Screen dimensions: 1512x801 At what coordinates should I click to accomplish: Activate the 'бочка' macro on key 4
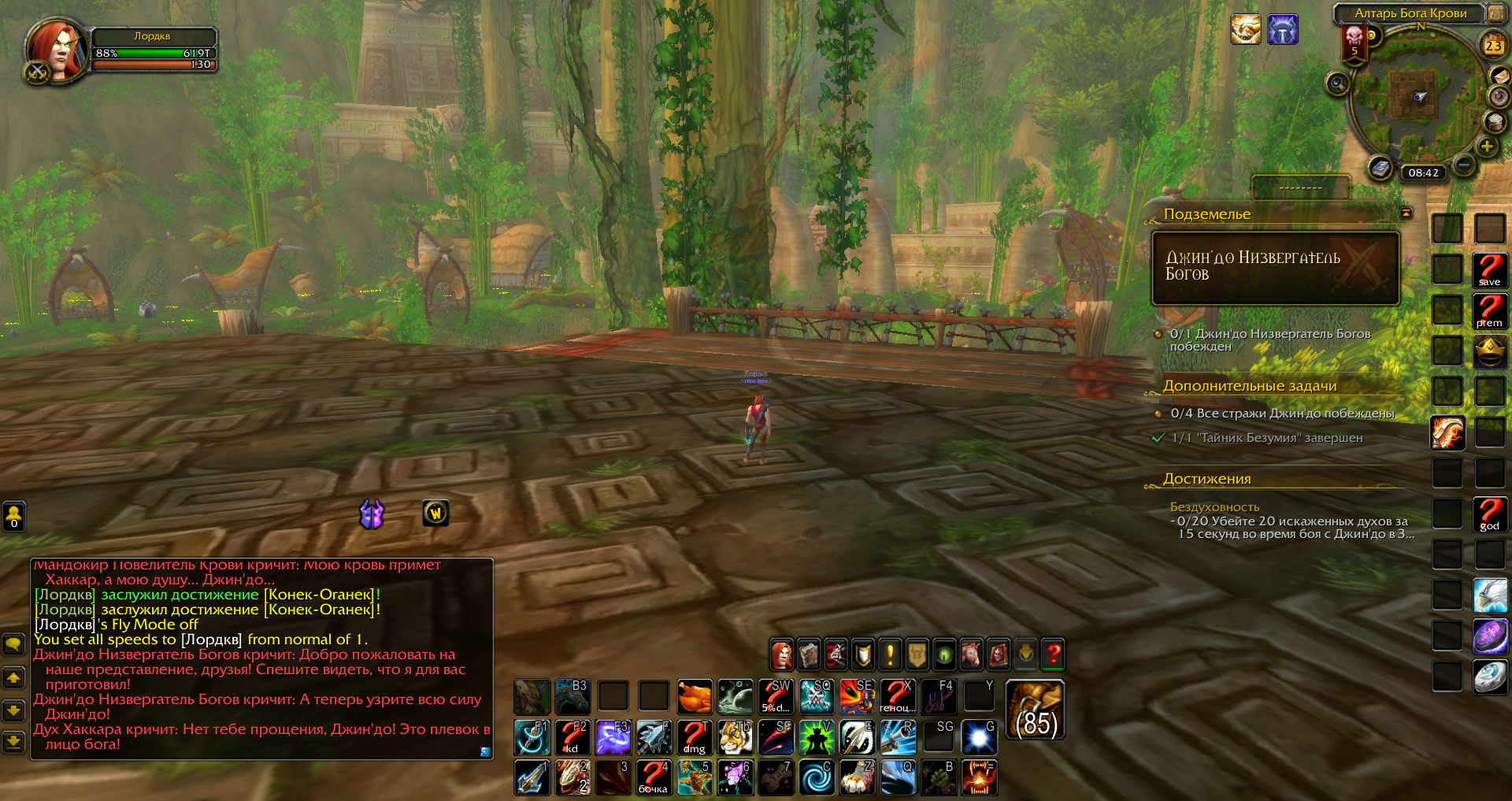pos(653,777)
